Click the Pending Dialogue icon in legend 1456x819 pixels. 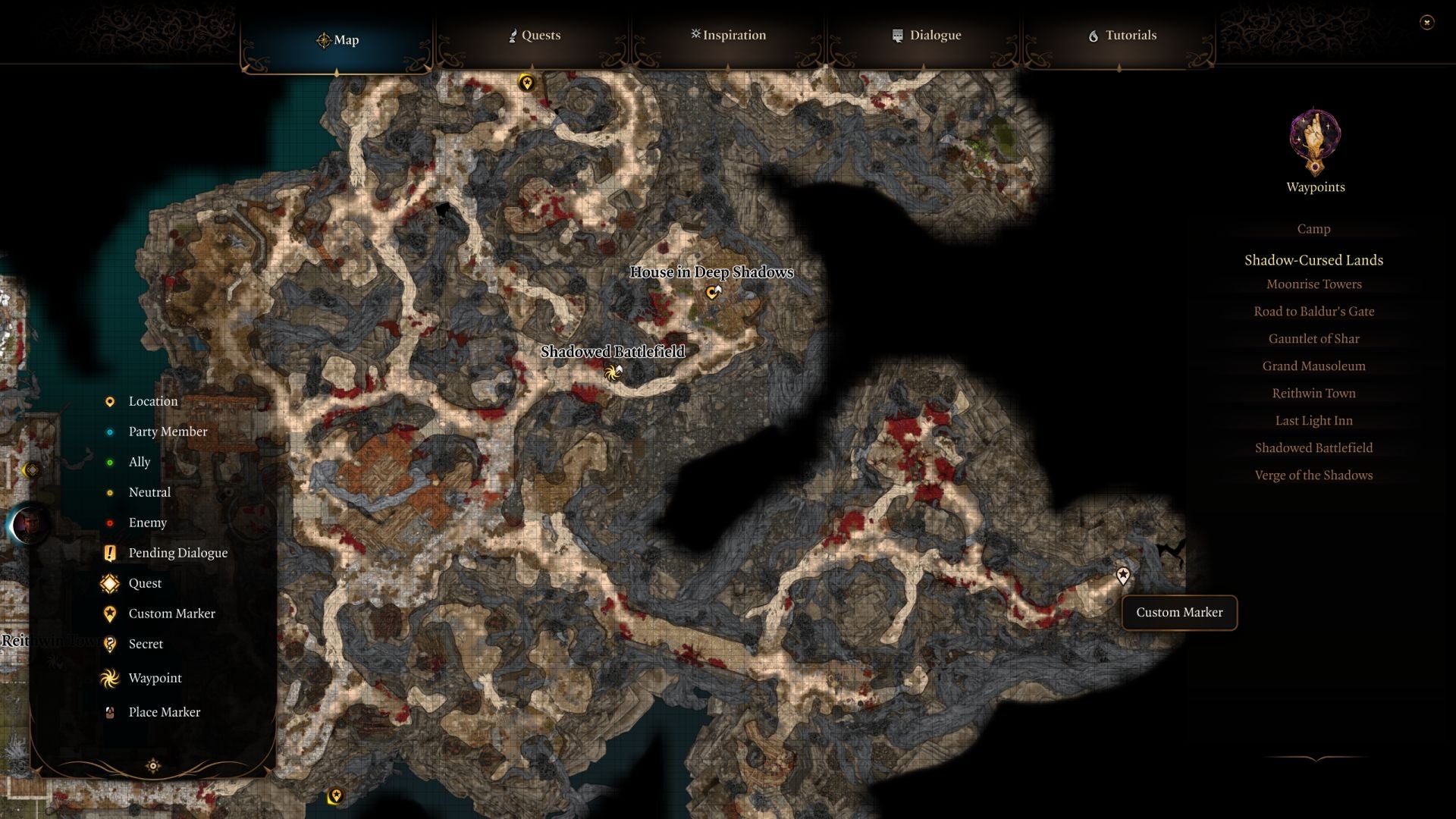coord(109,553)
